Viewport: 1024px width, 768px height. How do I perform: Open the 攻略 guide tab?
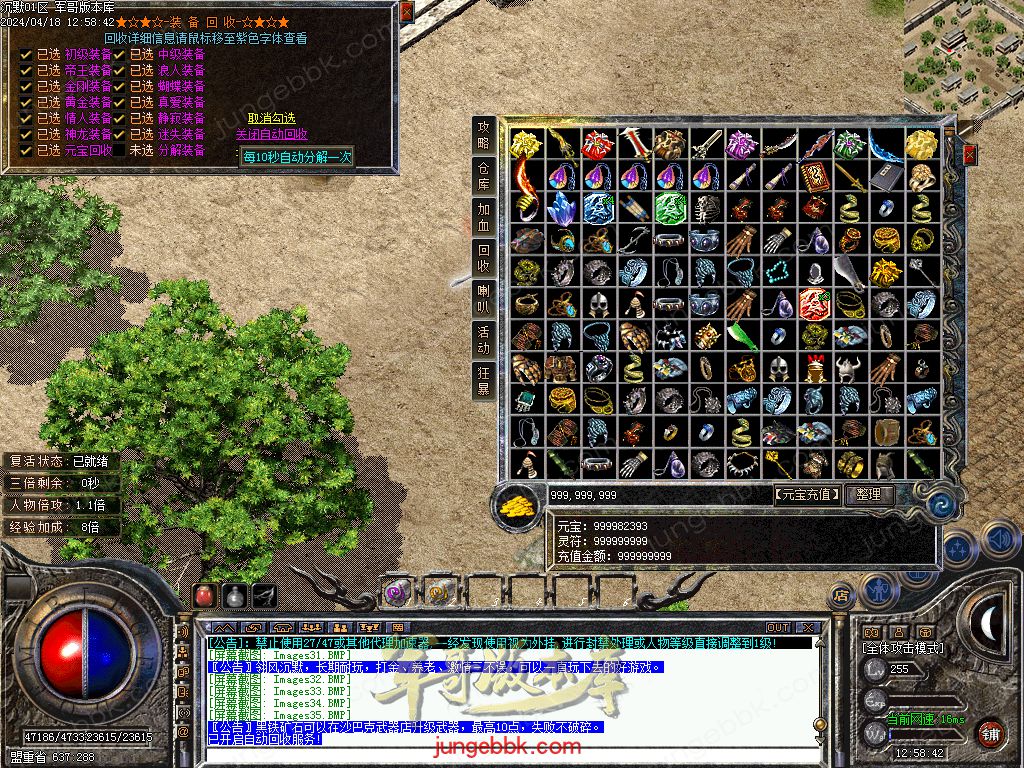[x=484, y=135]
